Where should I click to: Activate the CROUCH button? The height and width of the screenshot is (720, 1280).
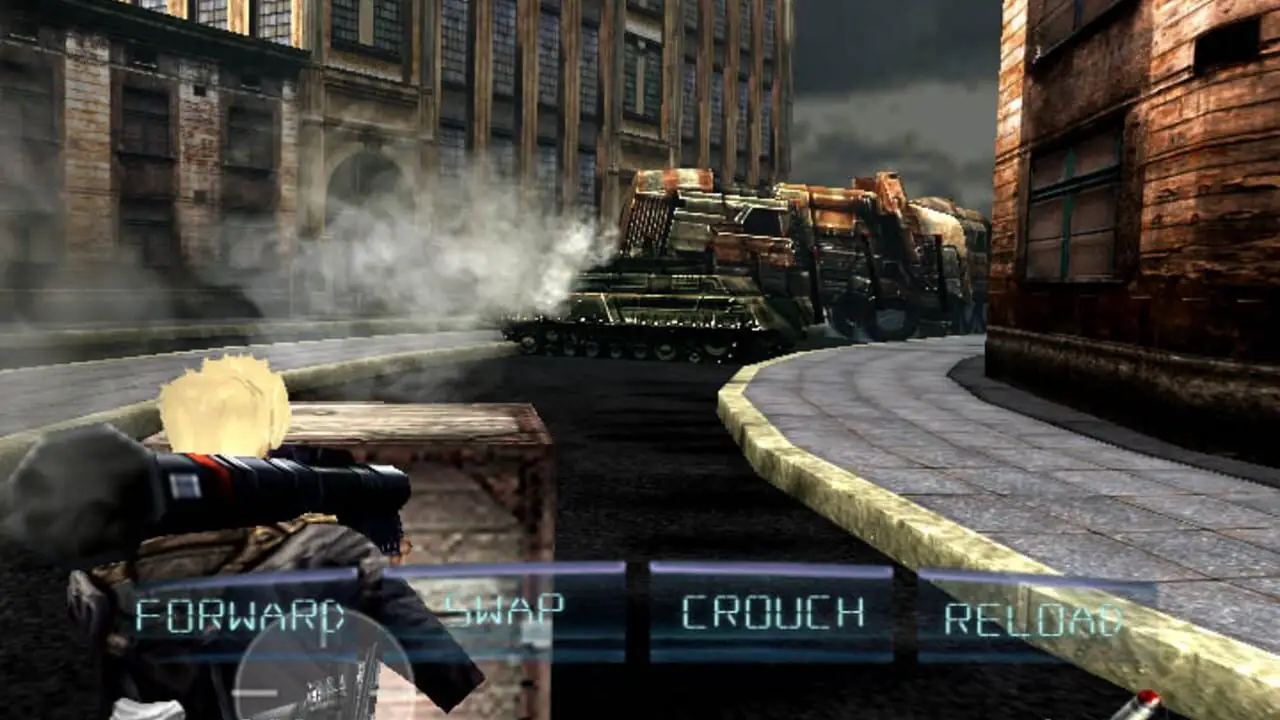pos(771,612)
